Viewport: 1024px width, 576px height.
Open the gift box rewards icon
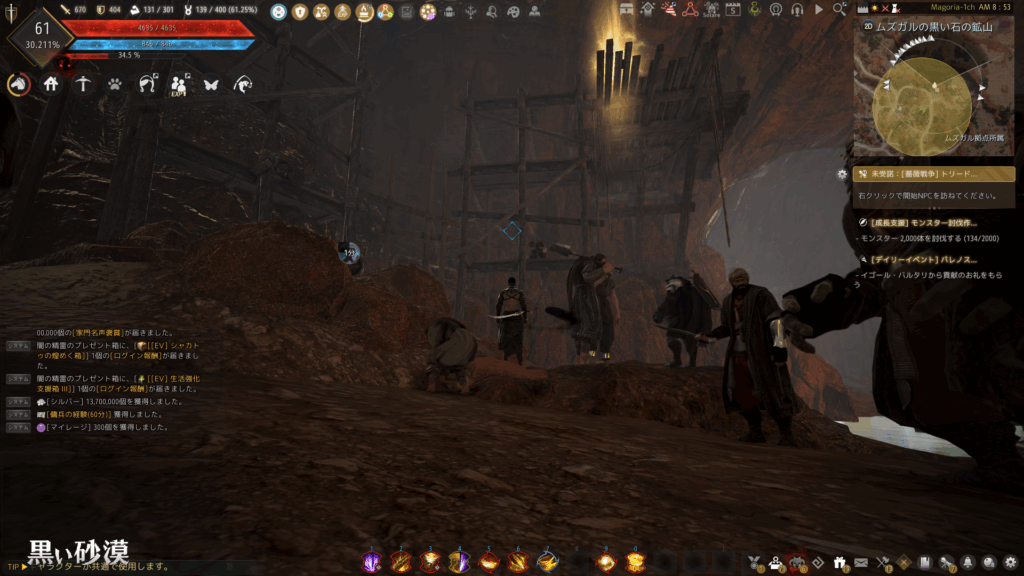pos(839,562)
